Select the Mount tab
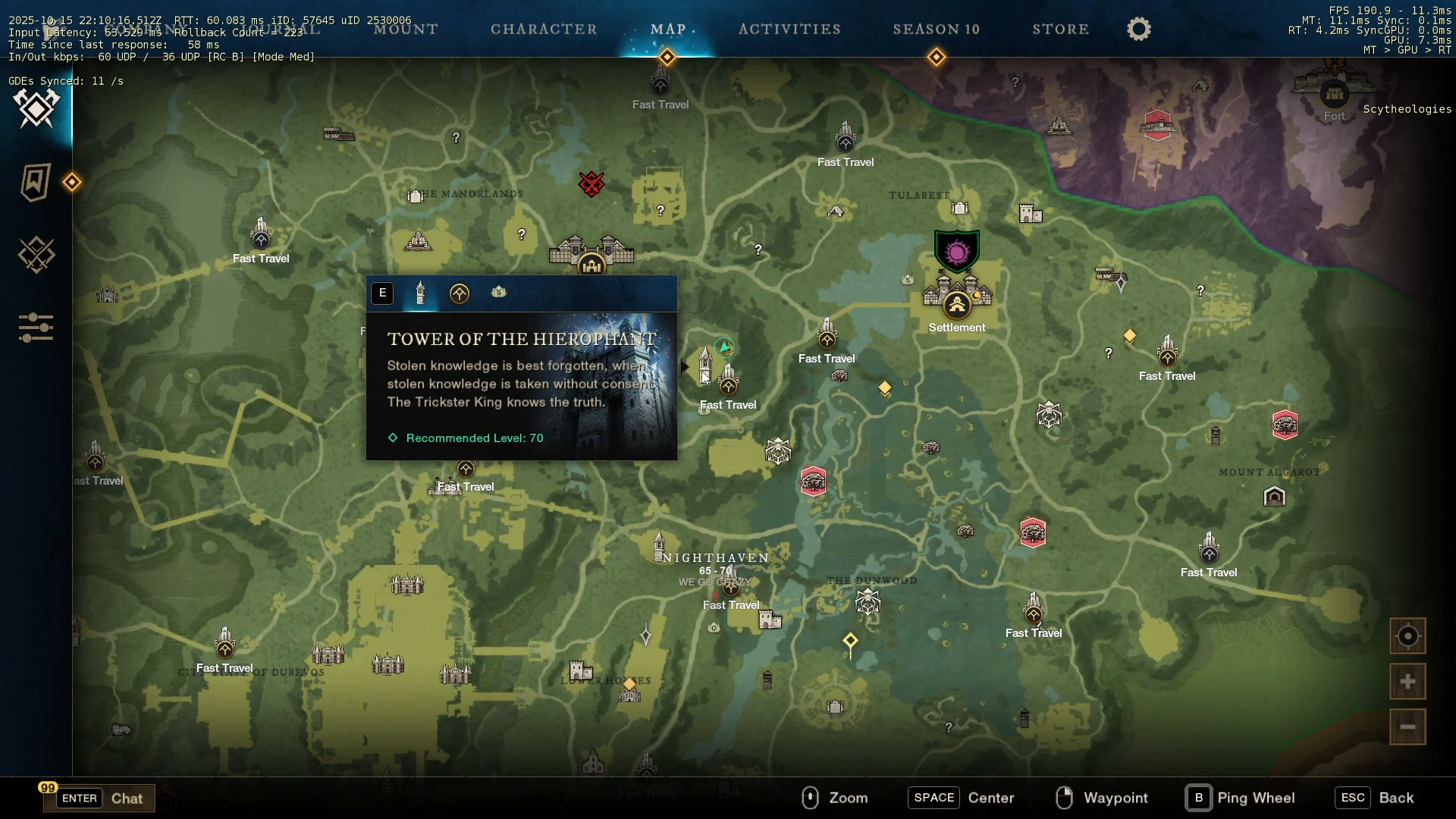This screenshot has height=819, width=1456. click(406, 30)
